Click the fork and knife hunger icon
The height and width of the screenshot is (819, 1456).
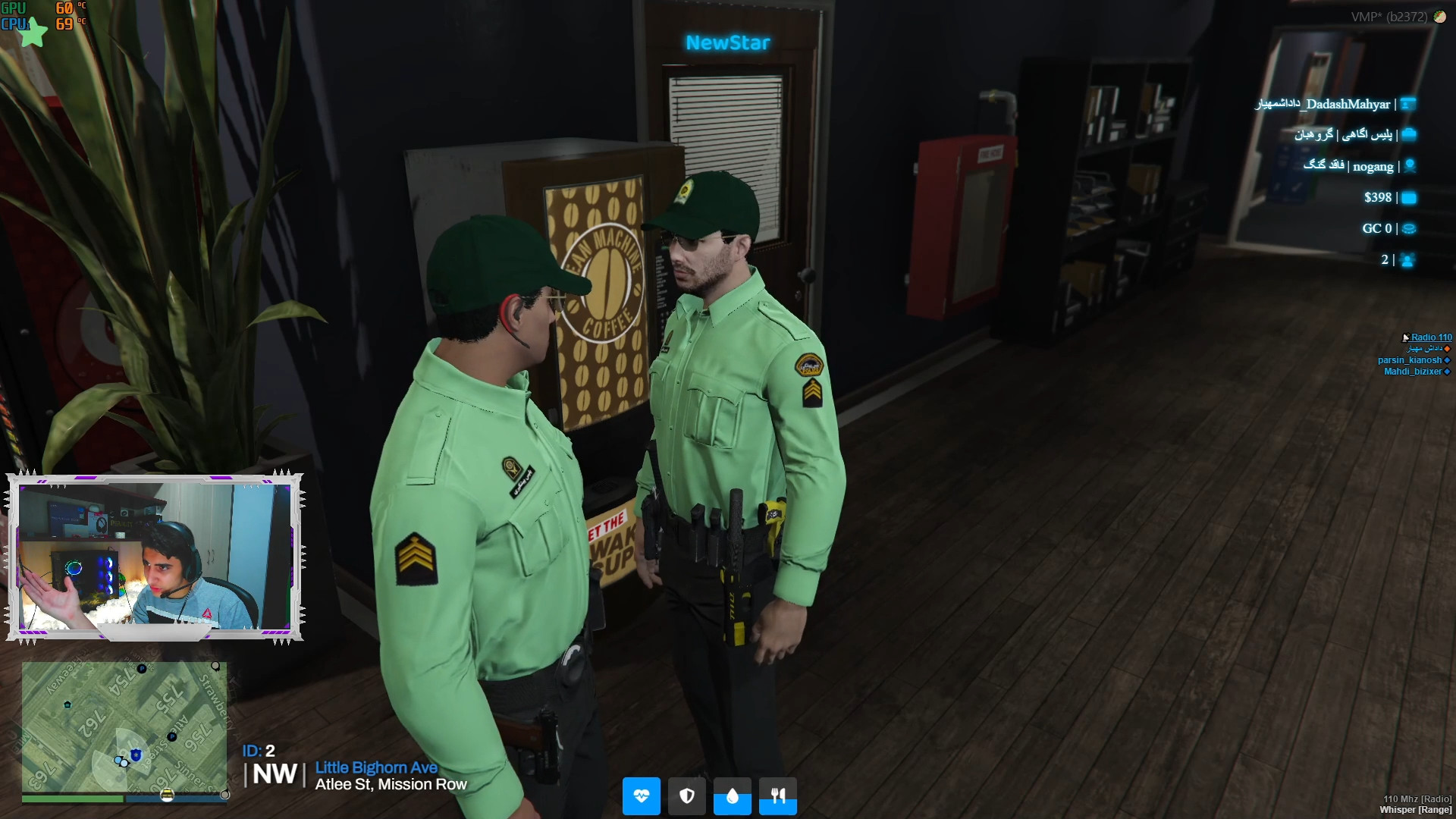pyautogui.click(x=778, y=795)
